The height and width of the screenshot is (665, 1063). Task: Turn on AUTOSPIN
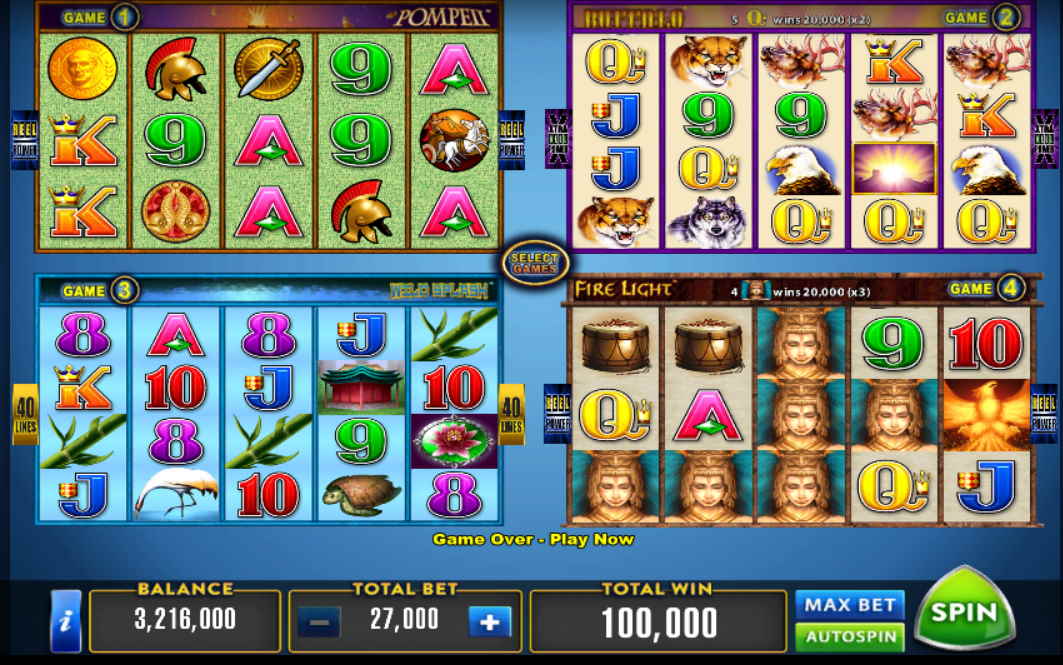point(849,636)
